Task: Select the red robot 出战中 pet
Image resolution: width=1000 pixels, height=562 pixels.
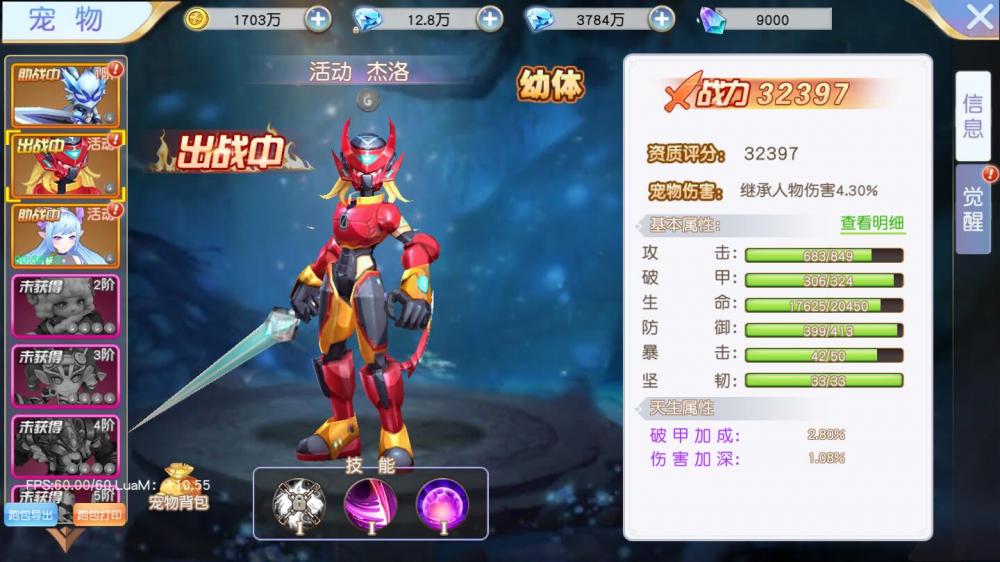Action: coord(65,166)
